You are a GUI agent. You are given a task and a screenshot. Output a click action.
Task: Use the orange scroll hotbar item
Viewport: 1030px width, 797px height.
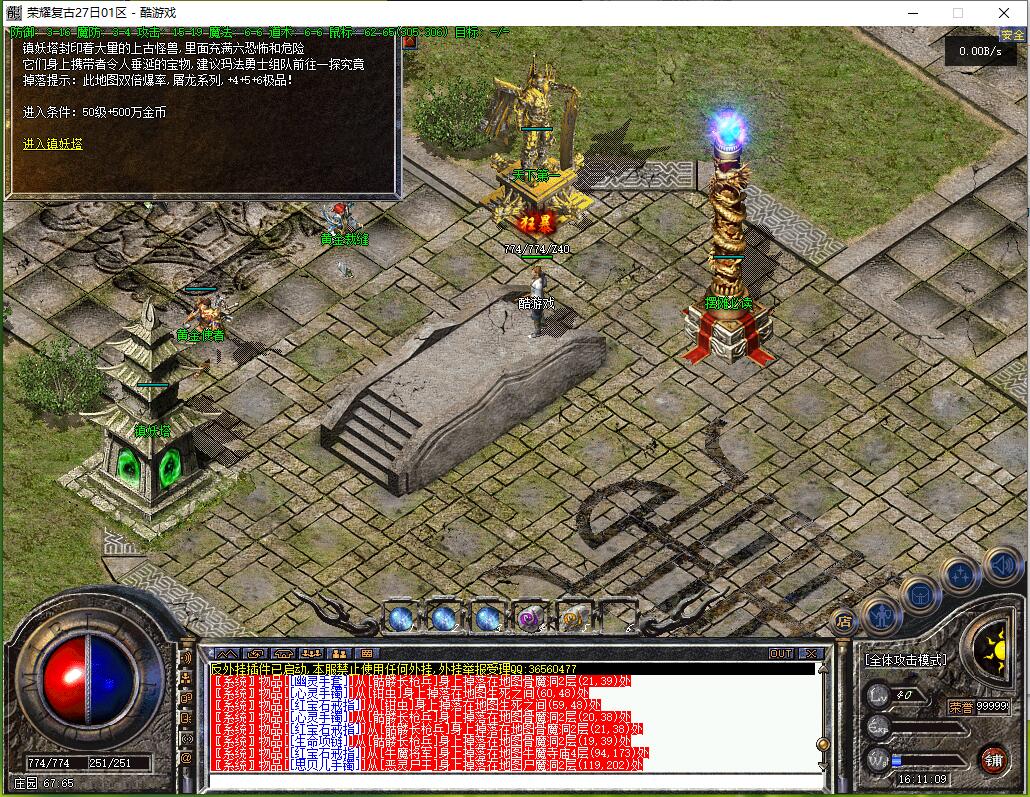pos(573,619)
